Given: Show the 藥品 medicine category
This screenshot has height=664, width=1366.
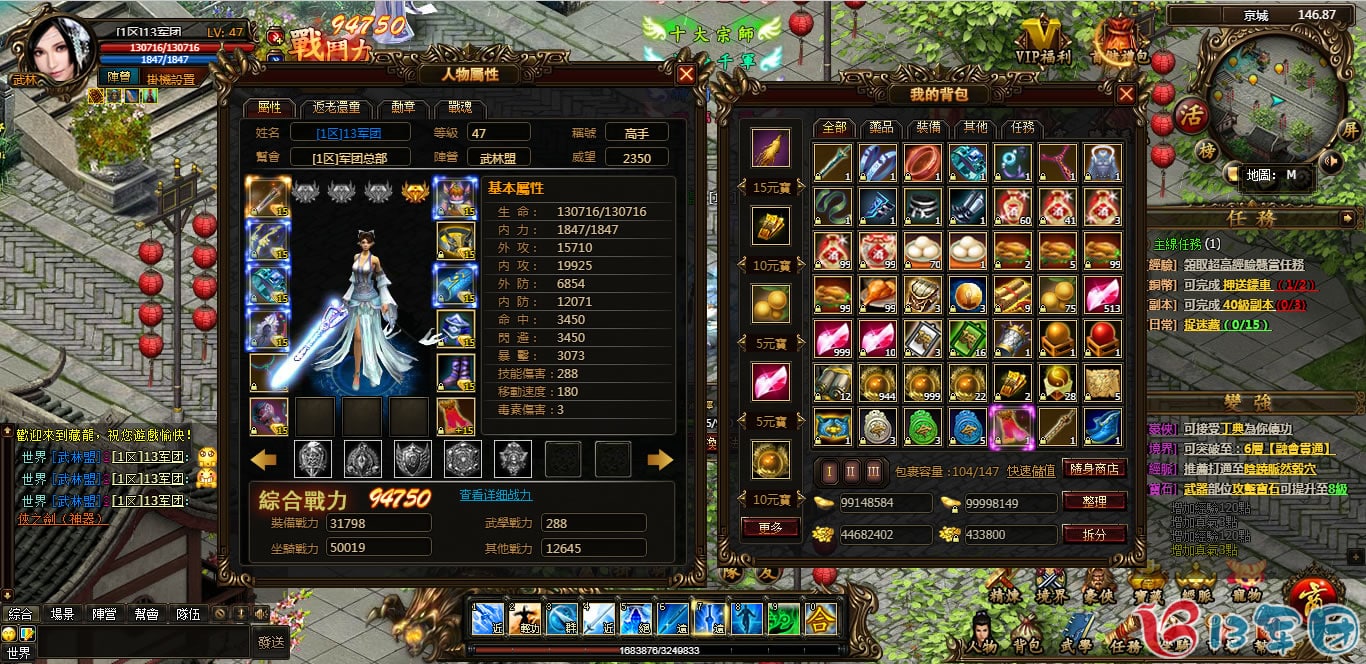Looking at the screenshot, I should 881,128.
